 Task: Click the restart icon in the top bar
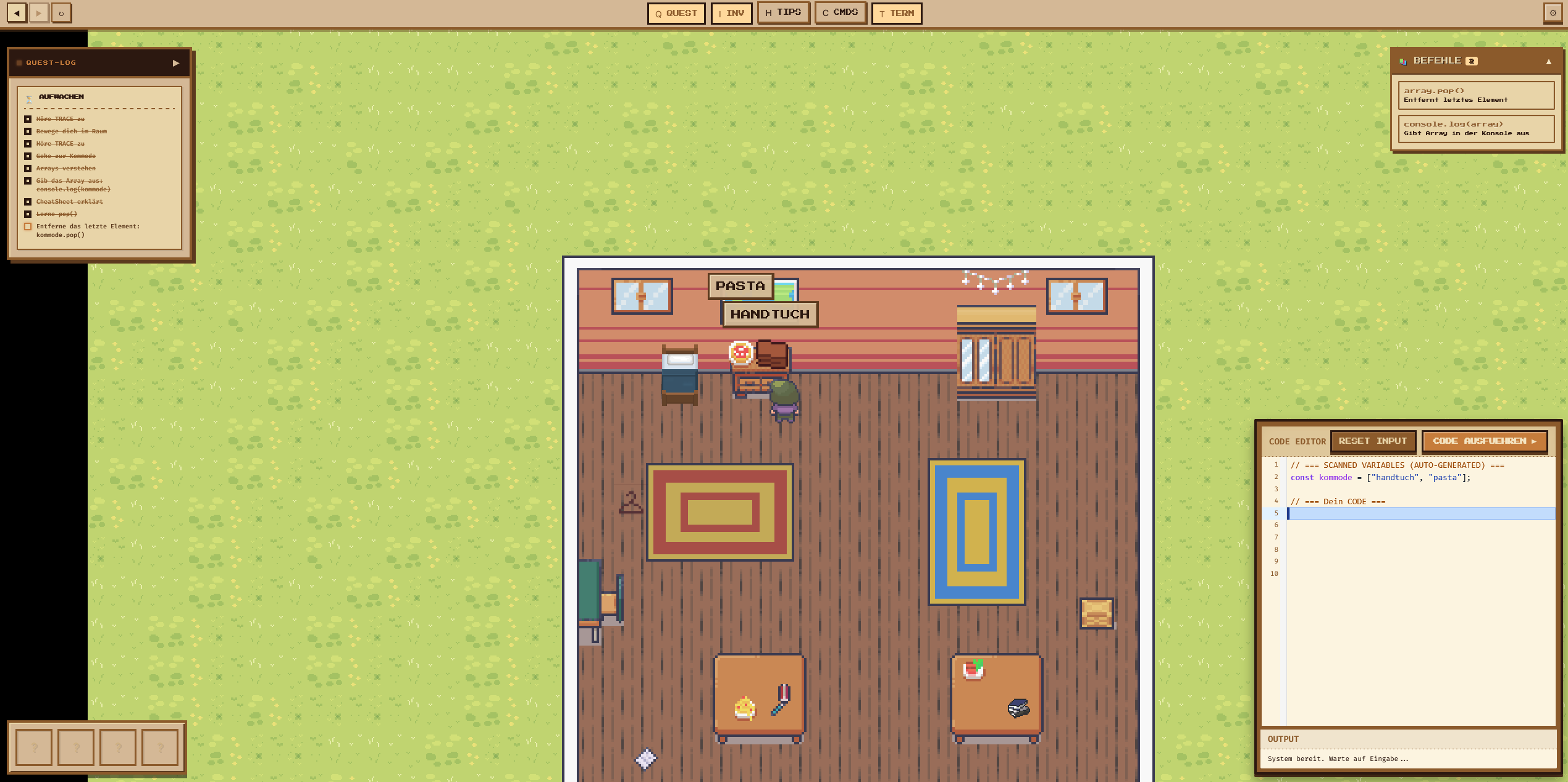point(61,12)
